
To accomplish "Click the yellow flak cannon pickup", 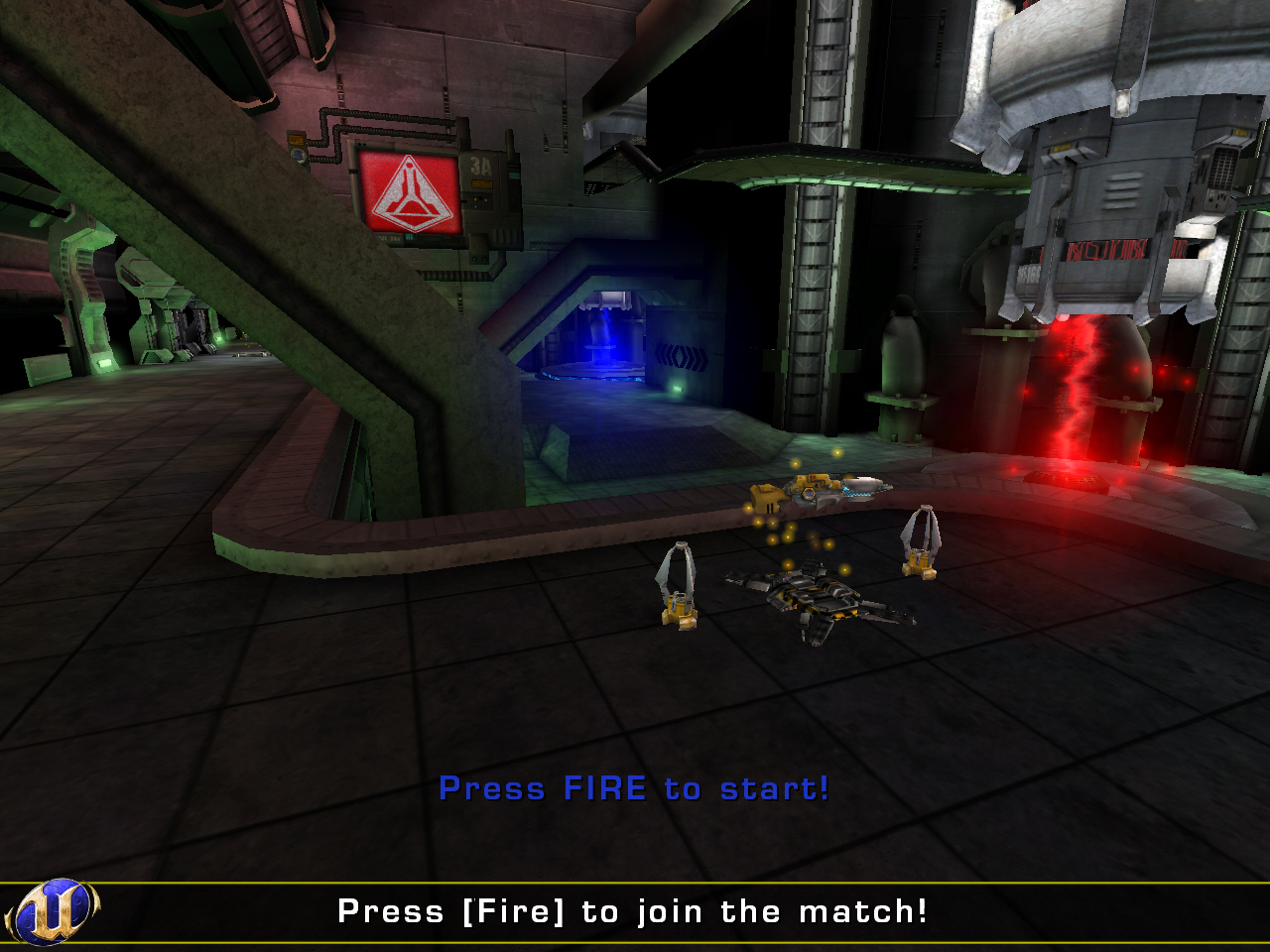I will [814, 491].
